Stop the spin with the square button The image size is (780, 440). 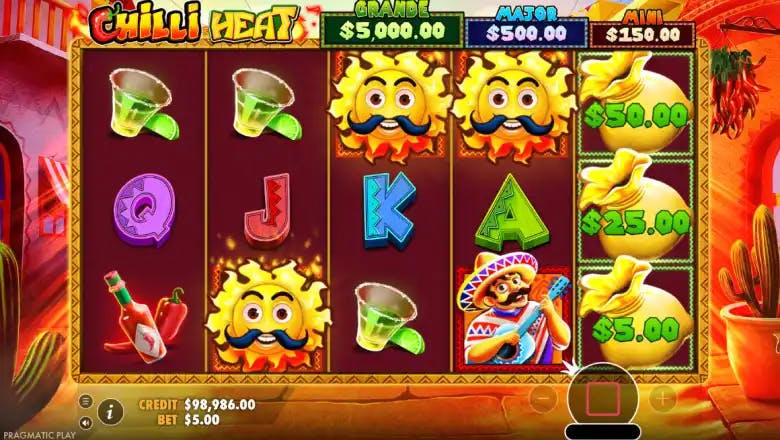pos(603,399)
